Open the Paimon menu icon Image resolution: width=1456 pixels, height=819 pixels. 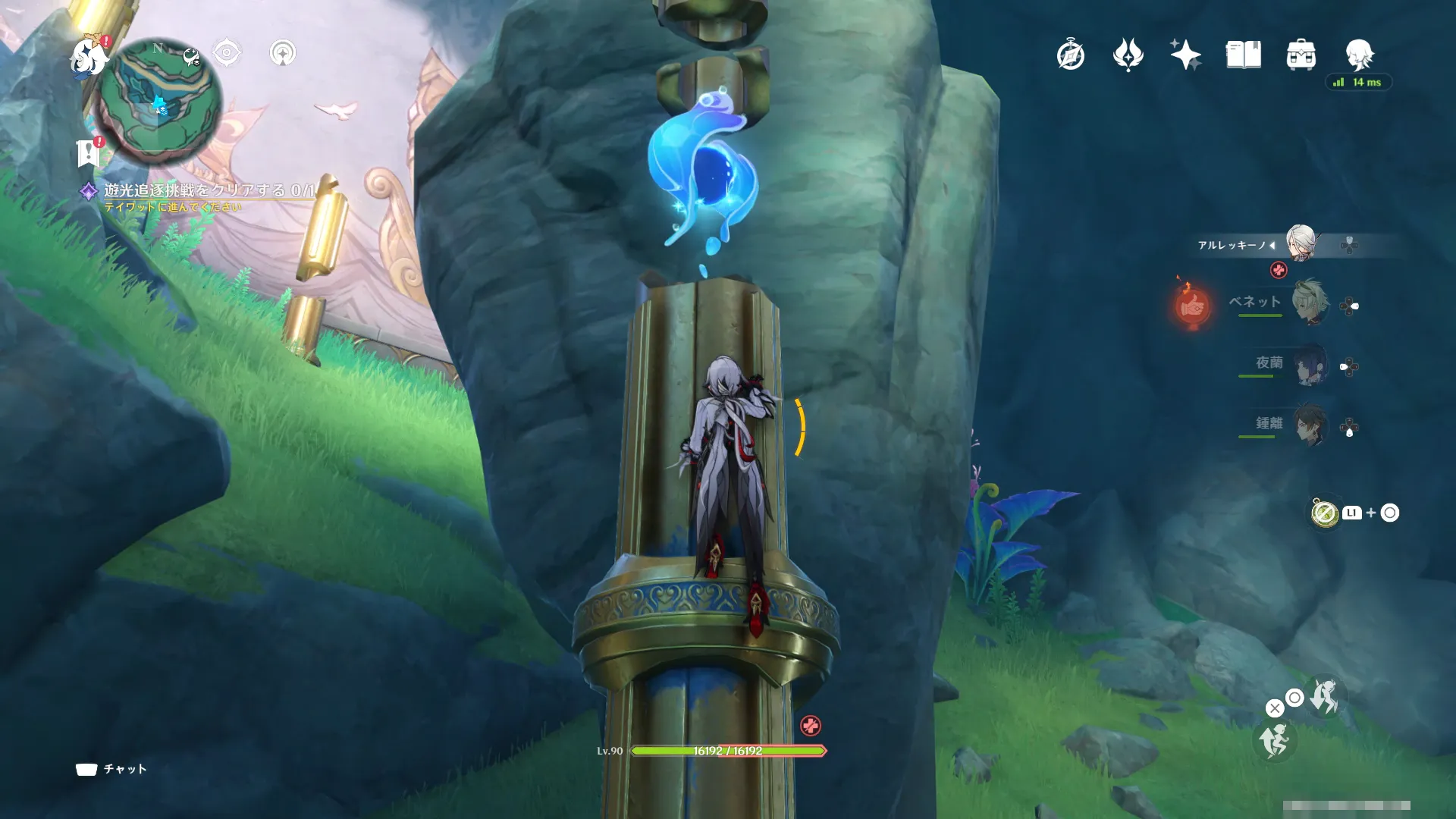click(88, 56)
